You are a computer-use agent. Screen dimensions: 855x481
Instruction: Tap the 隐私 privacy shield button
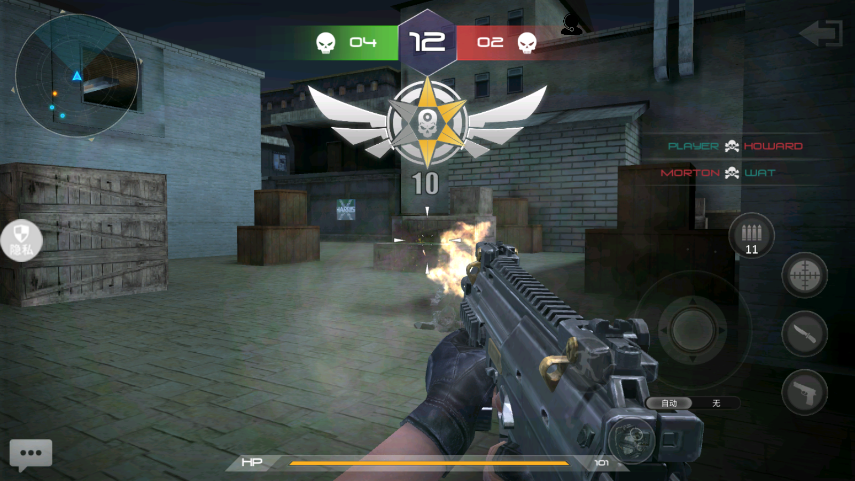point(21,240)
